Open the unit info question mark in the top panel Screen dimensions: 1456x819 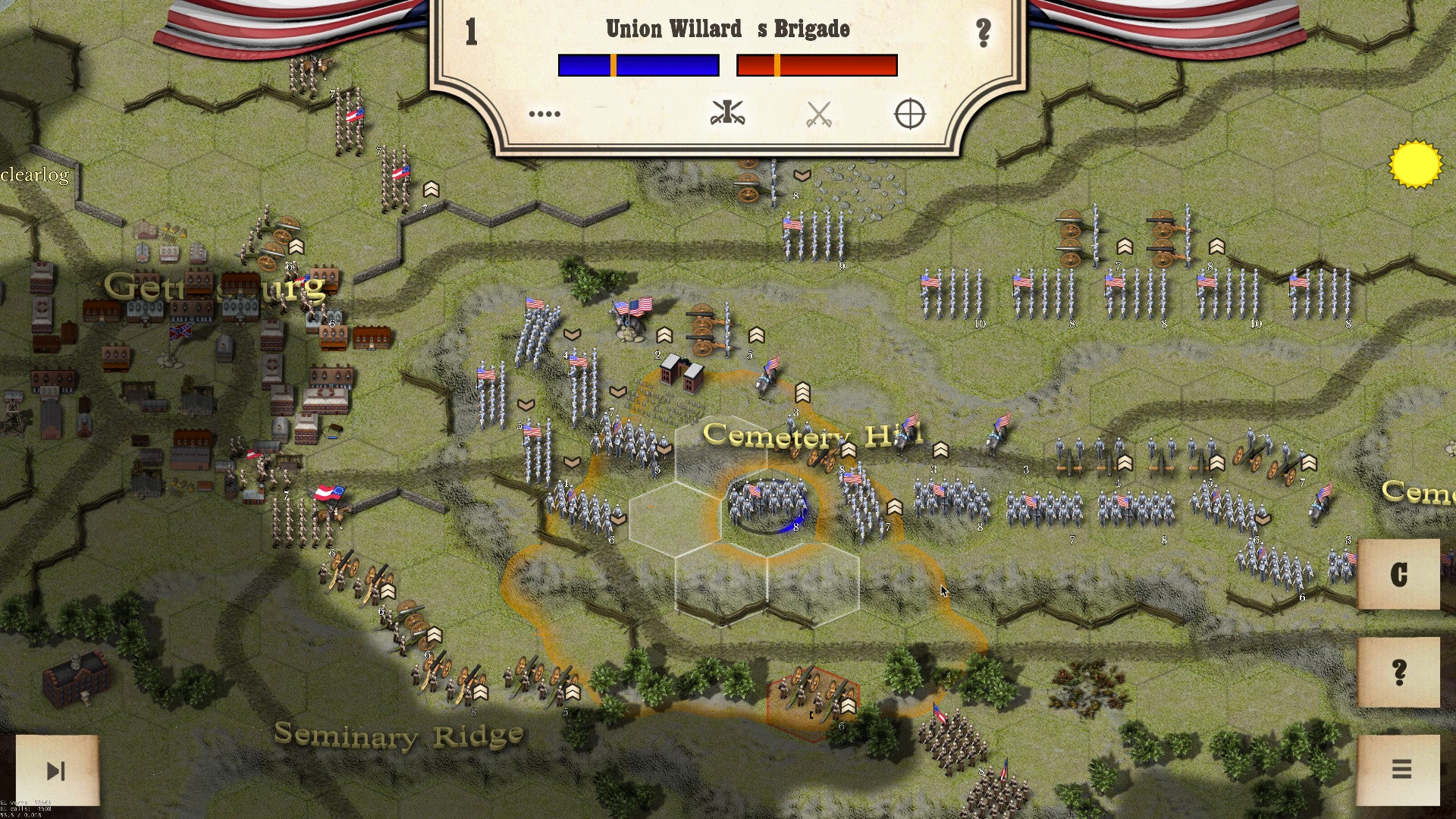(x=983, y=33)
